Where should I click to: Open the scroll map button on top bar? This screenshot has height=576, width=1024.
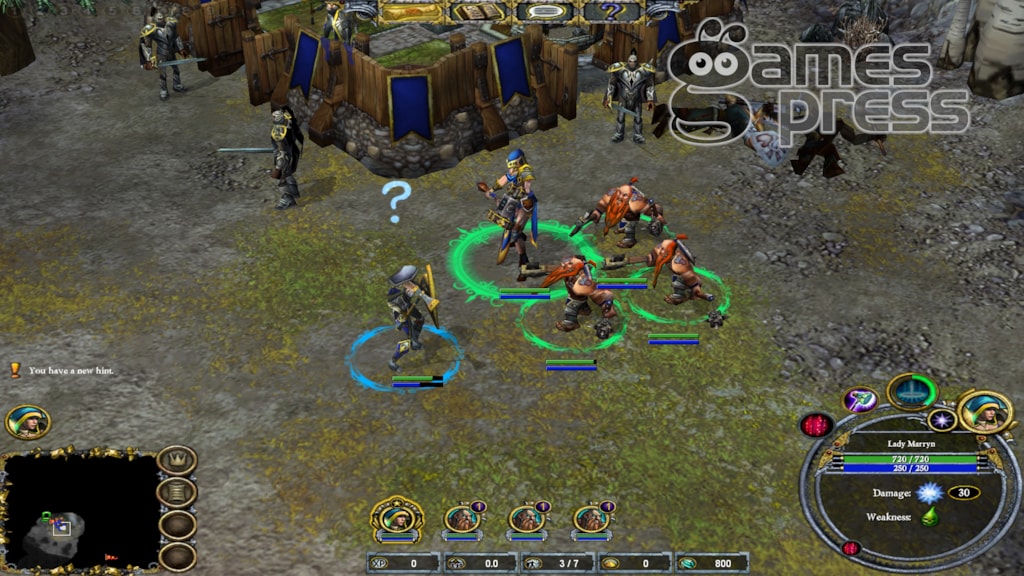(412, 12)
